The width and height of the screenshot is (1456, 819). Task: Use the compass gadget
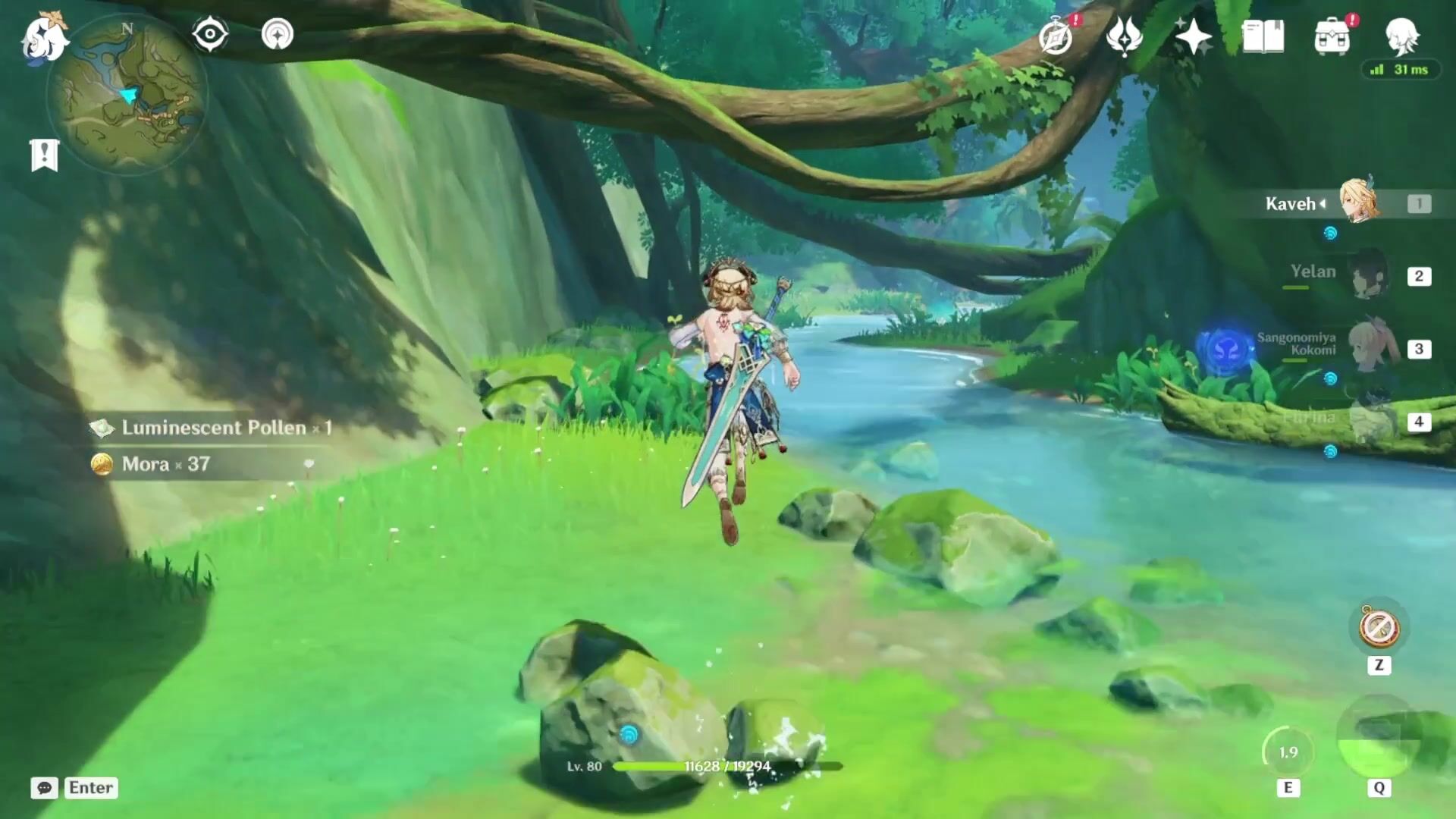click(1379, 628)
